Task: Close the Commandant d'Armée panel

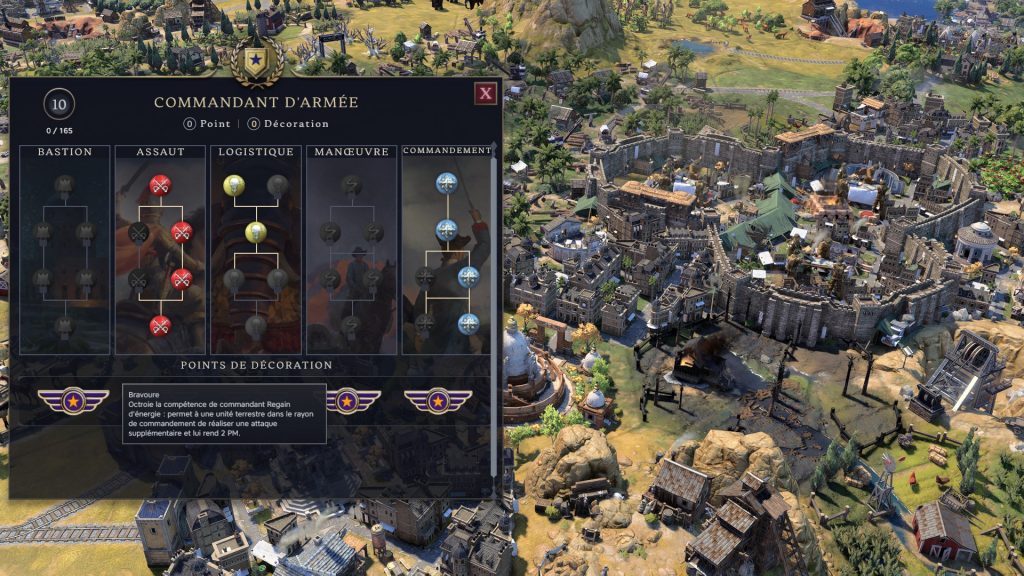Action: (x=485, y=94)
